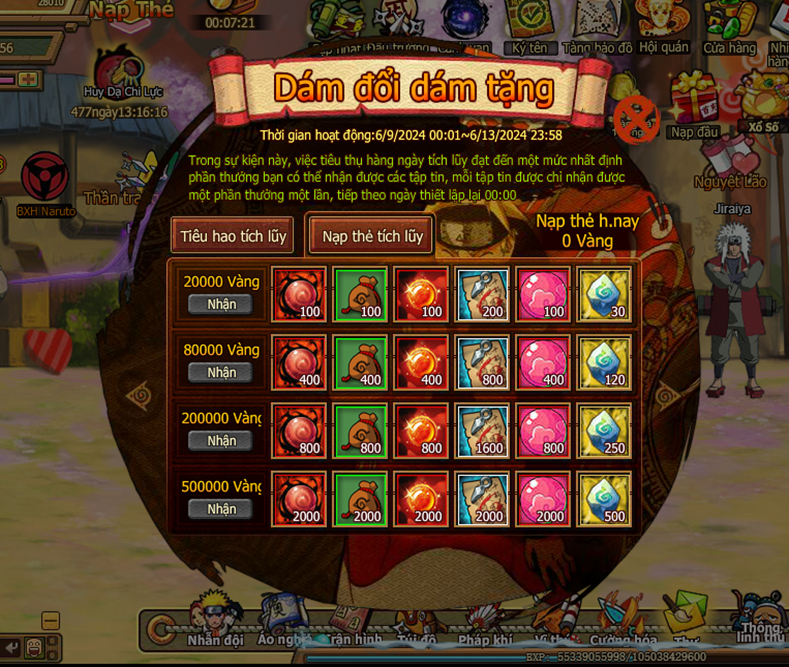
Task: Select the green pouch reward showing 400
Action: click(360, 362)
